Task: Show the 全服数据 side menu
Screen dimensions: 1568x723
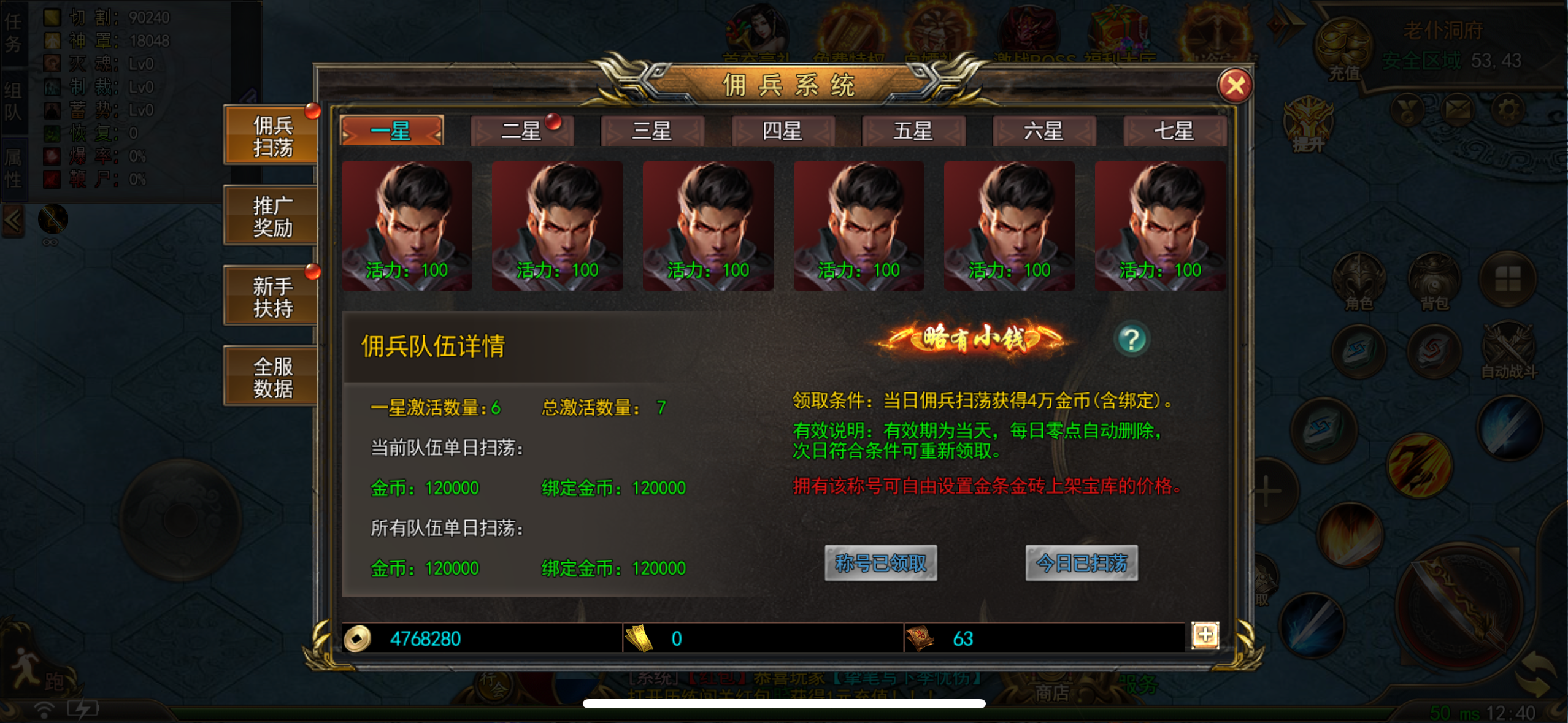Action: pyautogui.click(x=272, y=377)
